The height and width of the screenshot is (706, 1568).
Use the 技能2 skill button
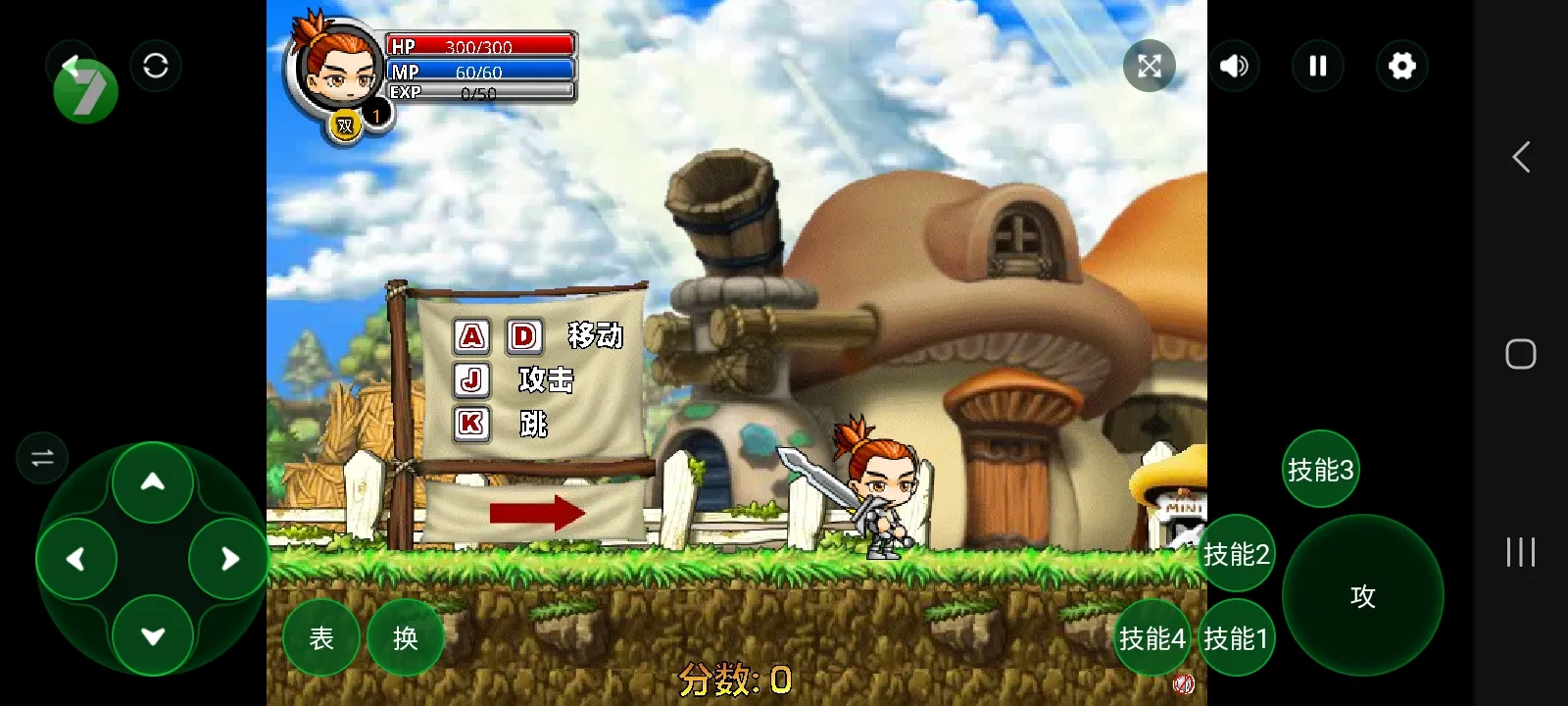(1236, 554)
